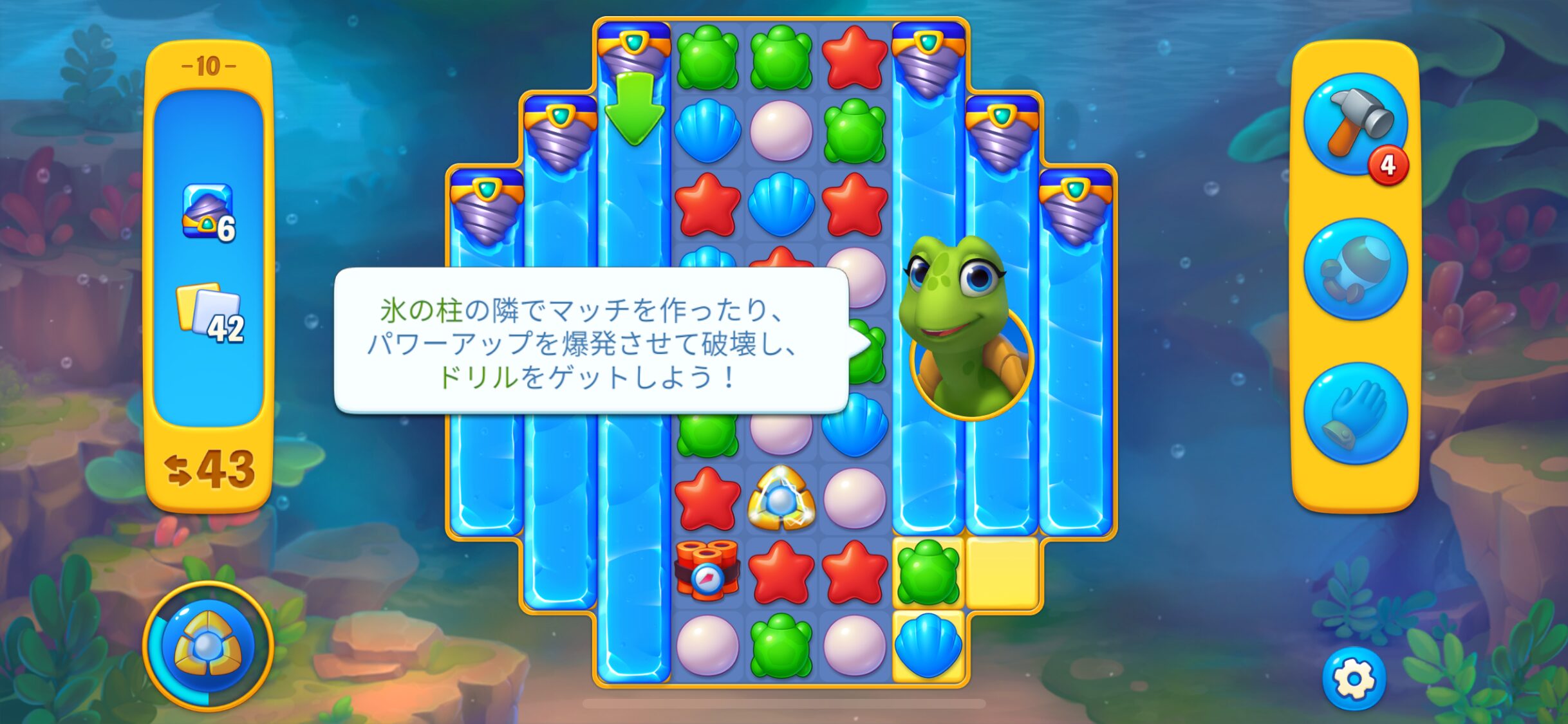Screen dimensions: 1568x724
Task: Click the blue shell on yellow tile
Action: tap(928, 645)
